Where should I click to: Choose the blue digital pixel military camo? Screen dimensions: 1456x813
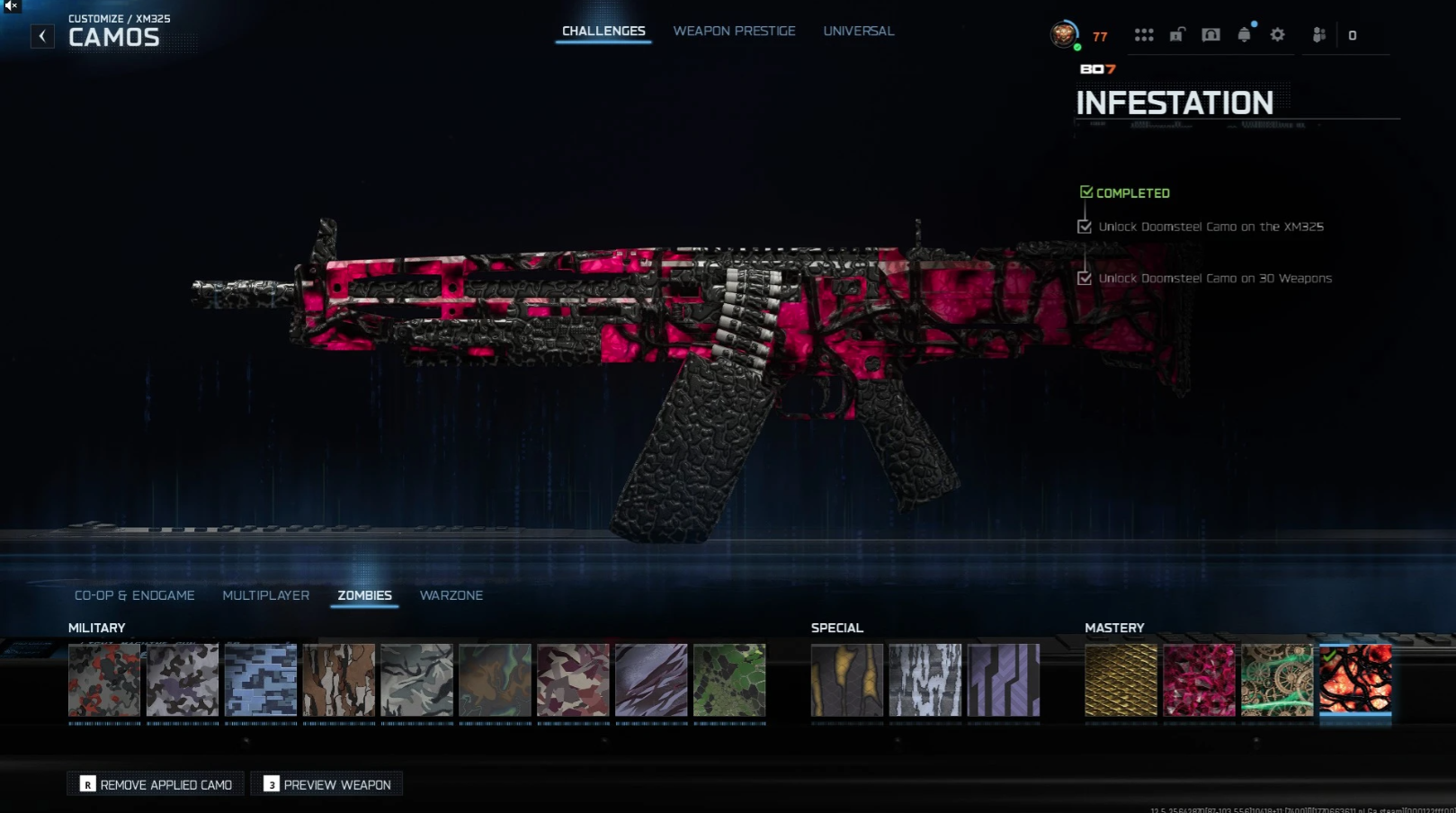(x=261, y=680)
